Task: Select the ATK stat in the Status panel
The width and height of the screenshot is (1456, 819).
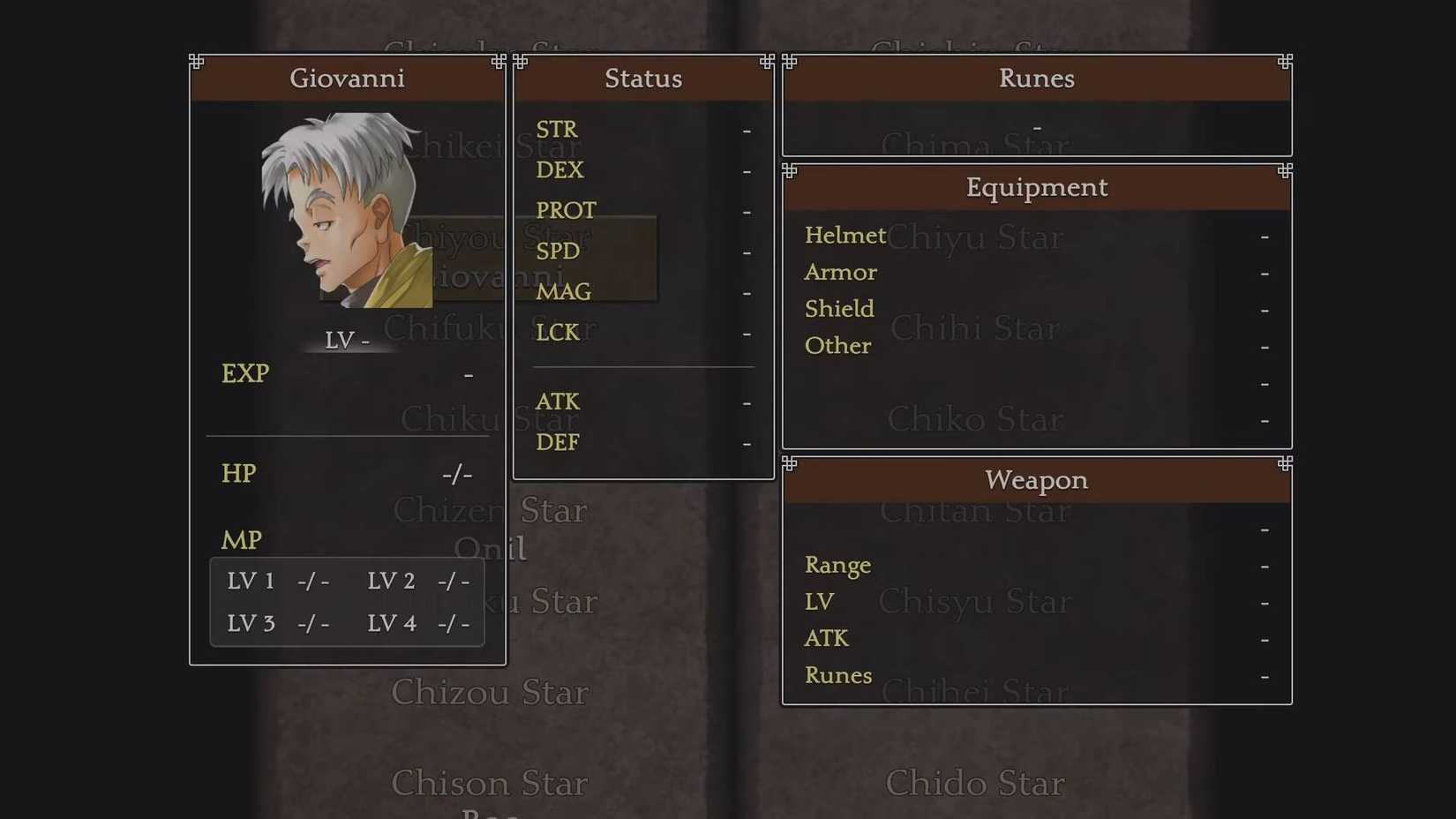Action: pos(558,402)
